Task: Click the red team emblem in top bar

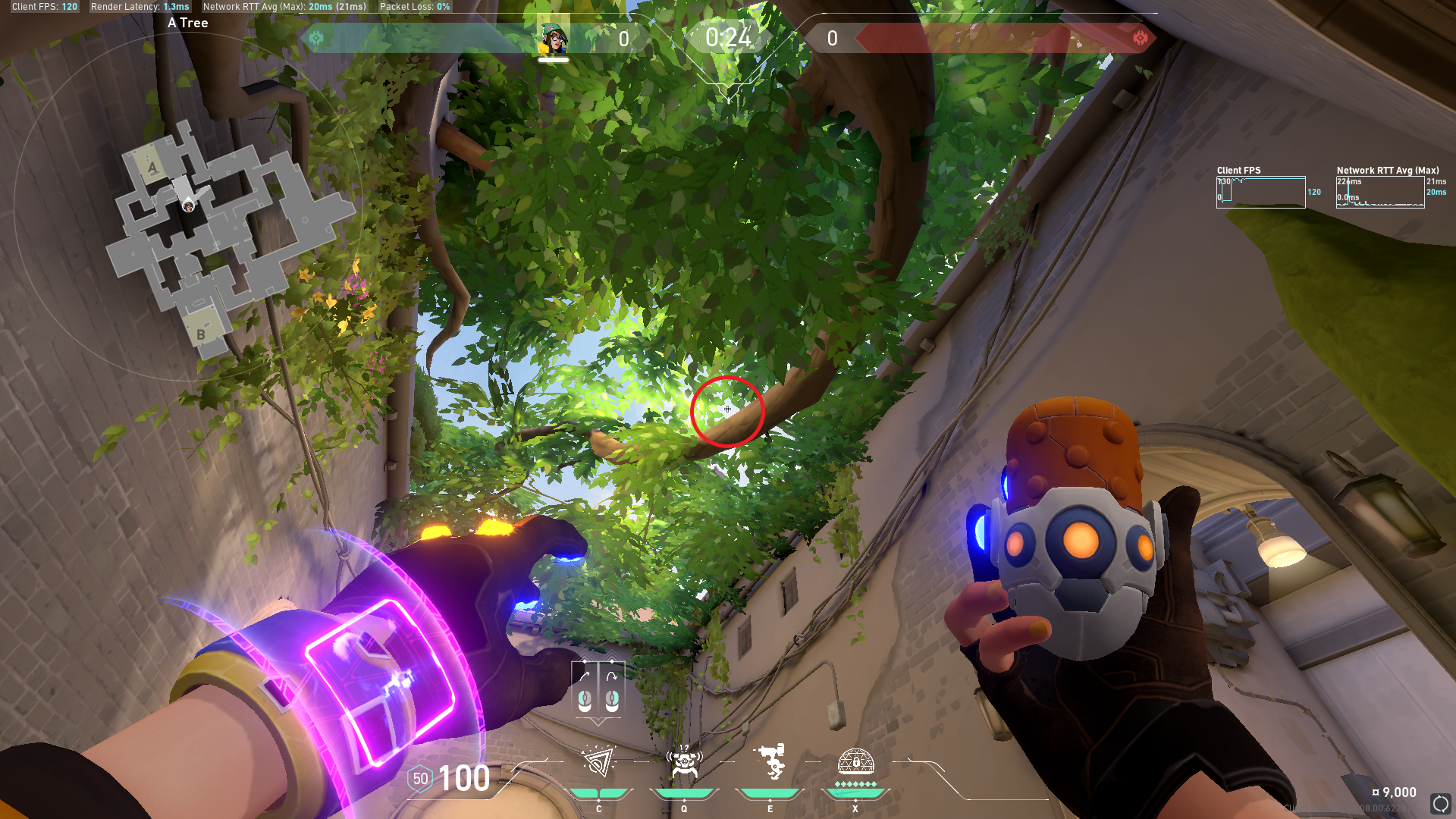Action: [1140, 38]
